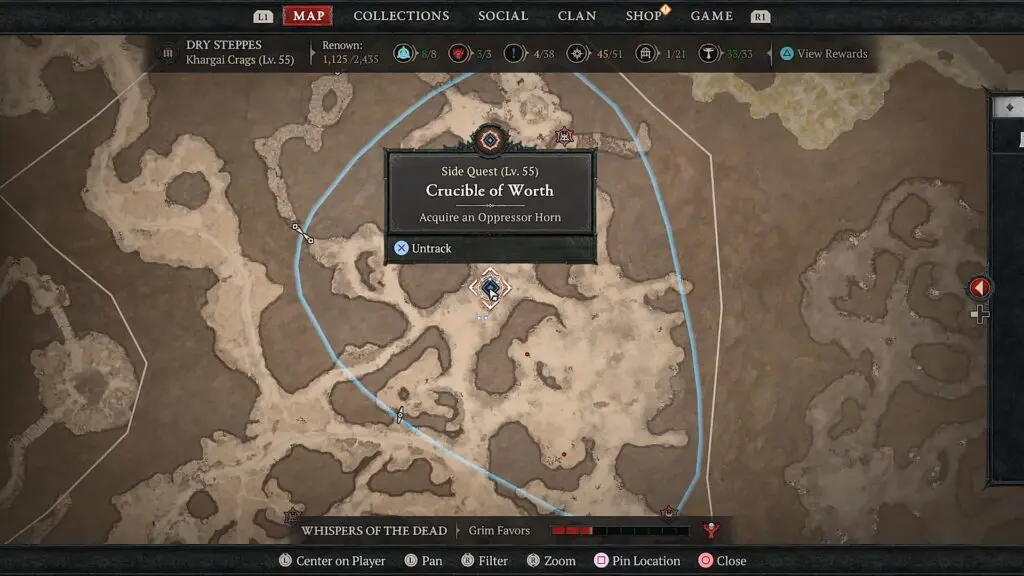Expand the side panel with the red arrow
The width and height of the screenshot is (1024, 576).
coord(979,288)
